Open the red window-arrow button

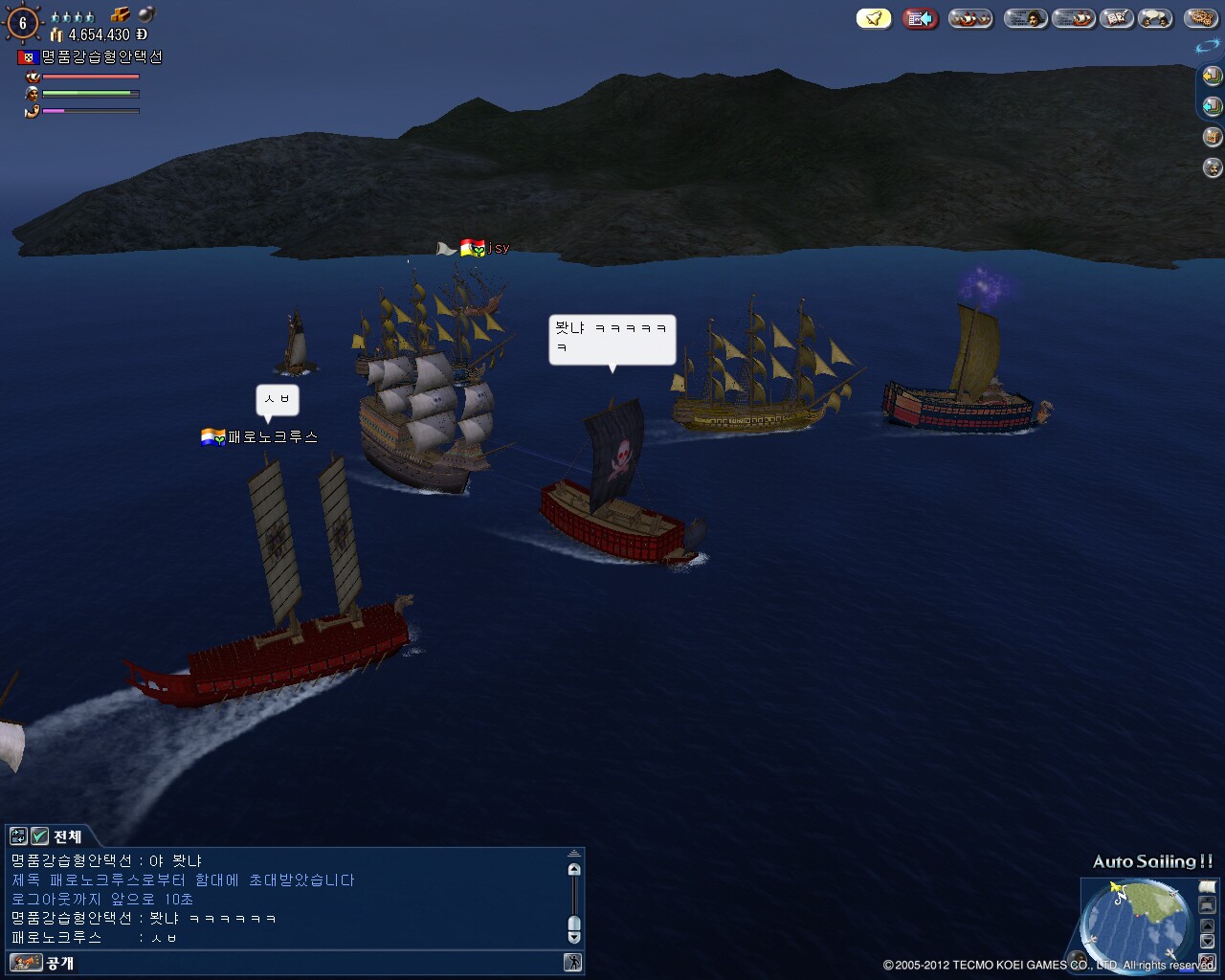(921, 18)
